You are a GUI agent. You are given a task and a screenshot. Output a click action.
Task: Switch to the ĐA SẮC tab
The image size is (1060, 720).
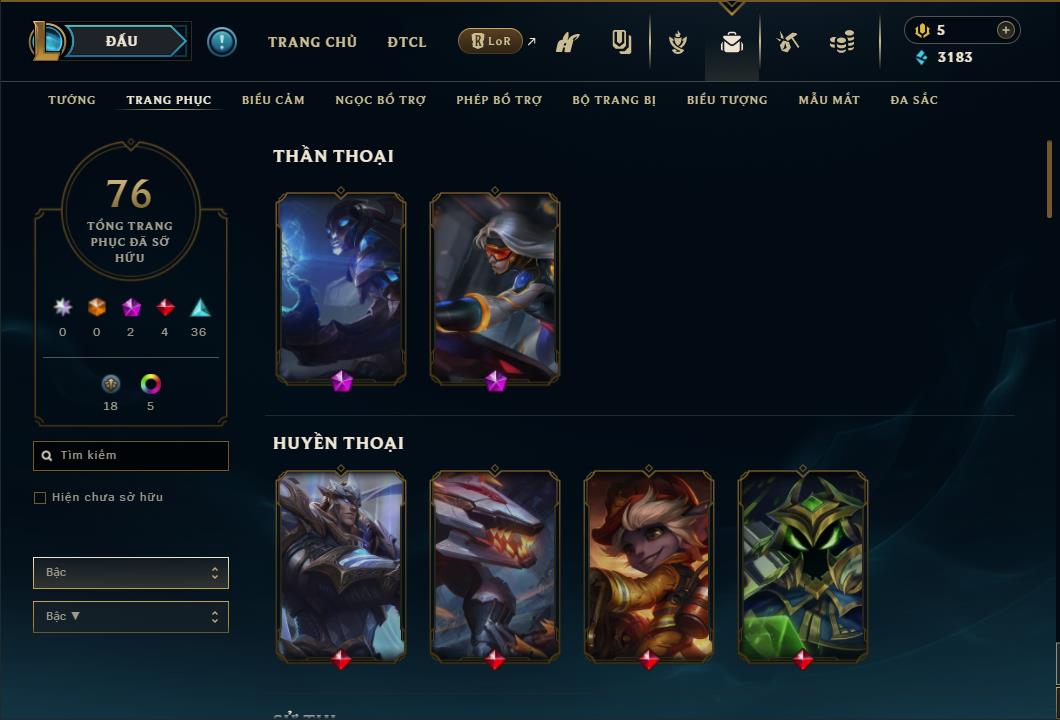(x=914, y=100)
